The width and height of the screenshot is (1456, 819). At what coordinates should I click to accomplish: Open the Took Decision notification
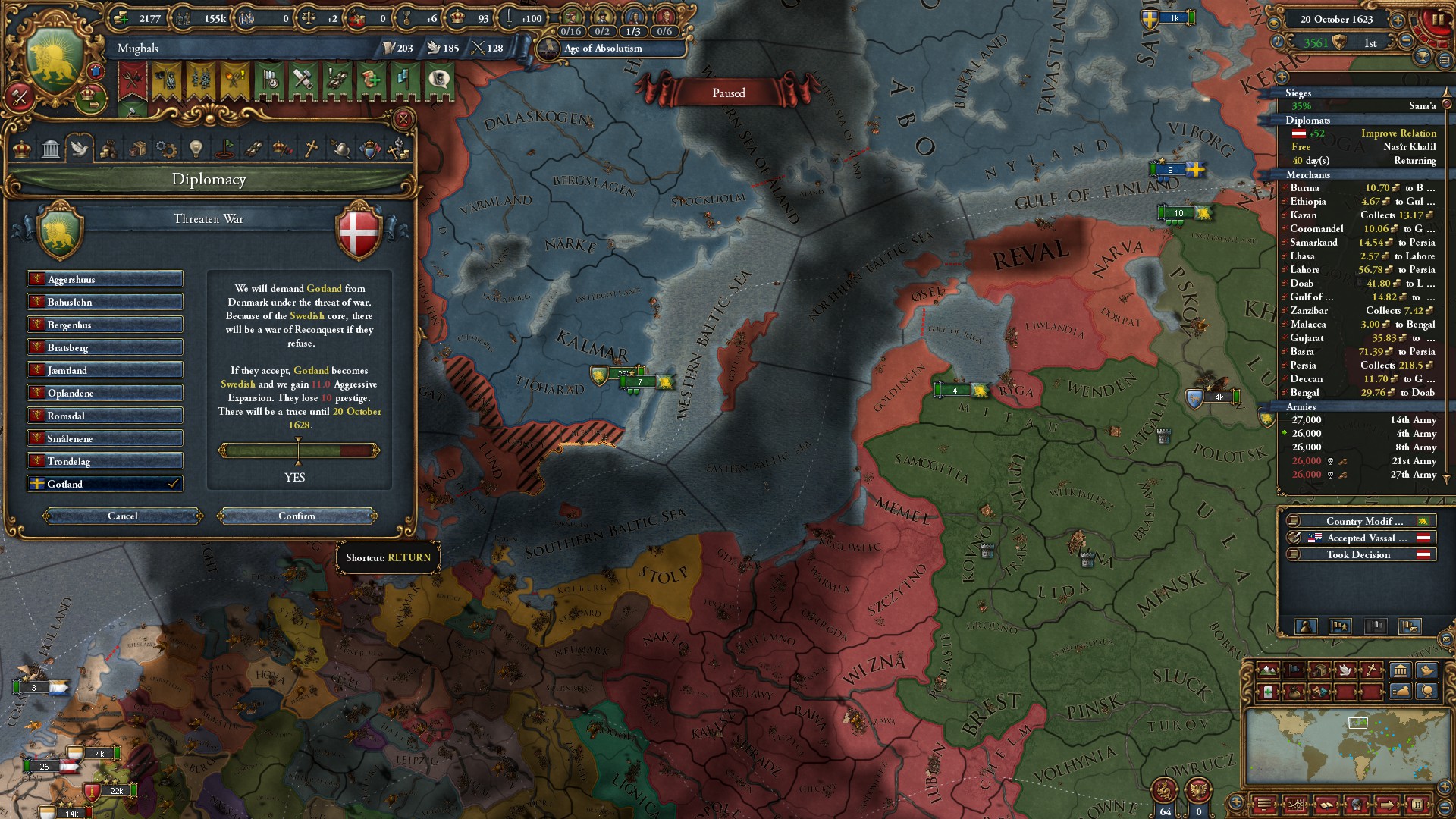(1358, 555)
